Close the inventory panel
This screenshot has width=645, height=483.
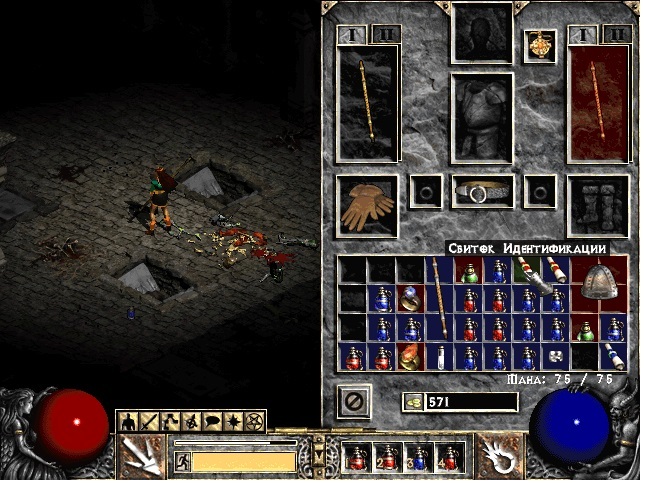(353, 402)
